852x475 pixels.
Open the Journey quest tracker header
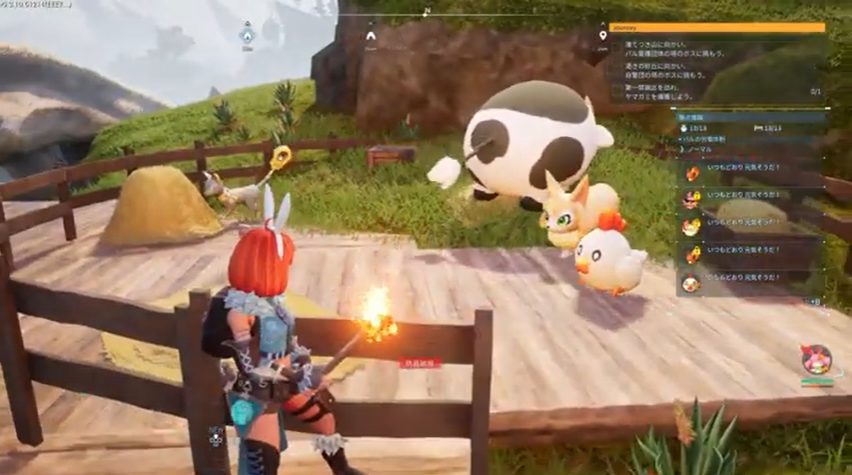[x=716, y=28]
